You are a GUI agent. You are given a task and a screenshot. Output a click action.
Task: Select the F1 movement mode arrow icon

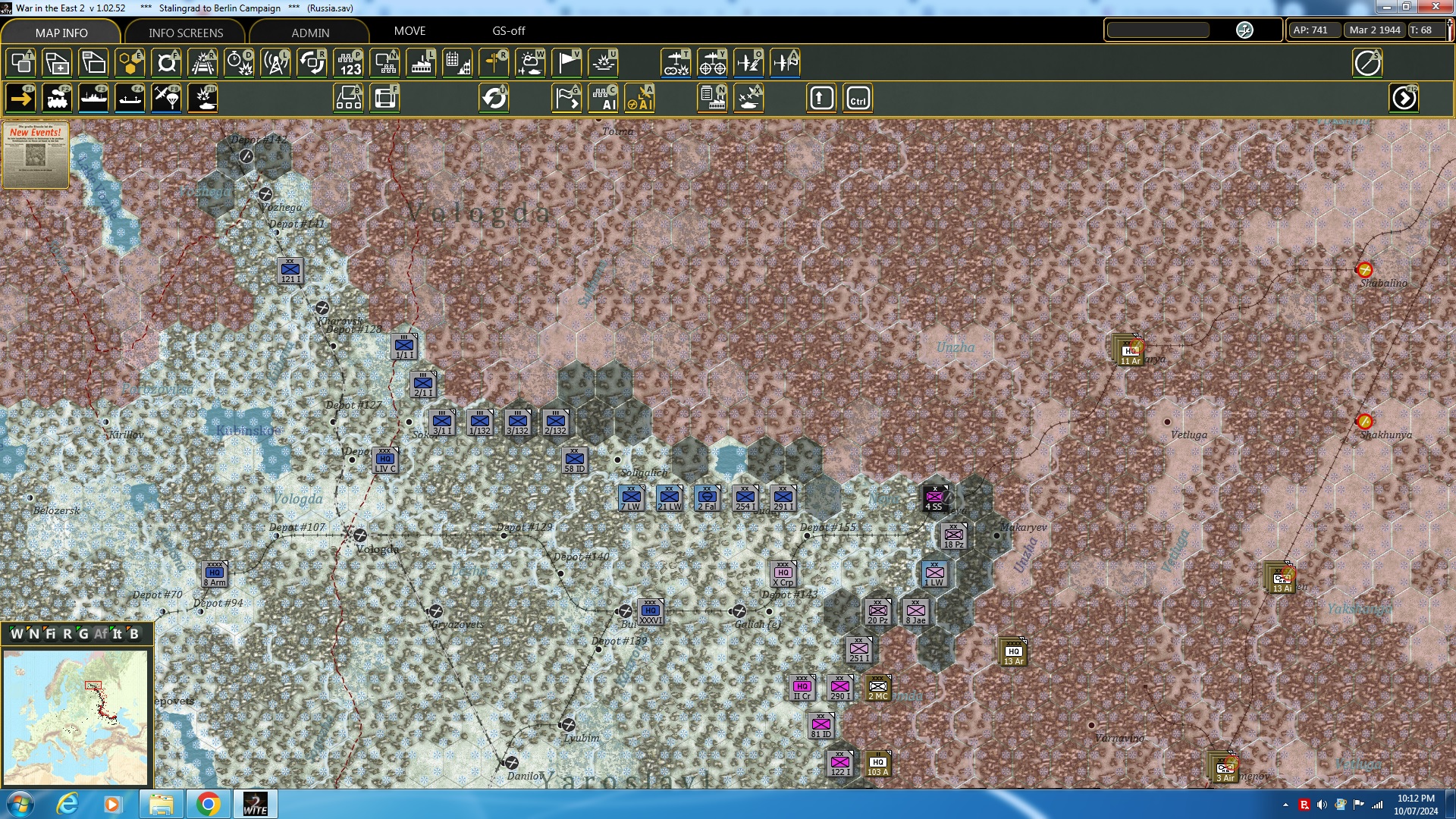pyautogui.click(x=20, y=98)
